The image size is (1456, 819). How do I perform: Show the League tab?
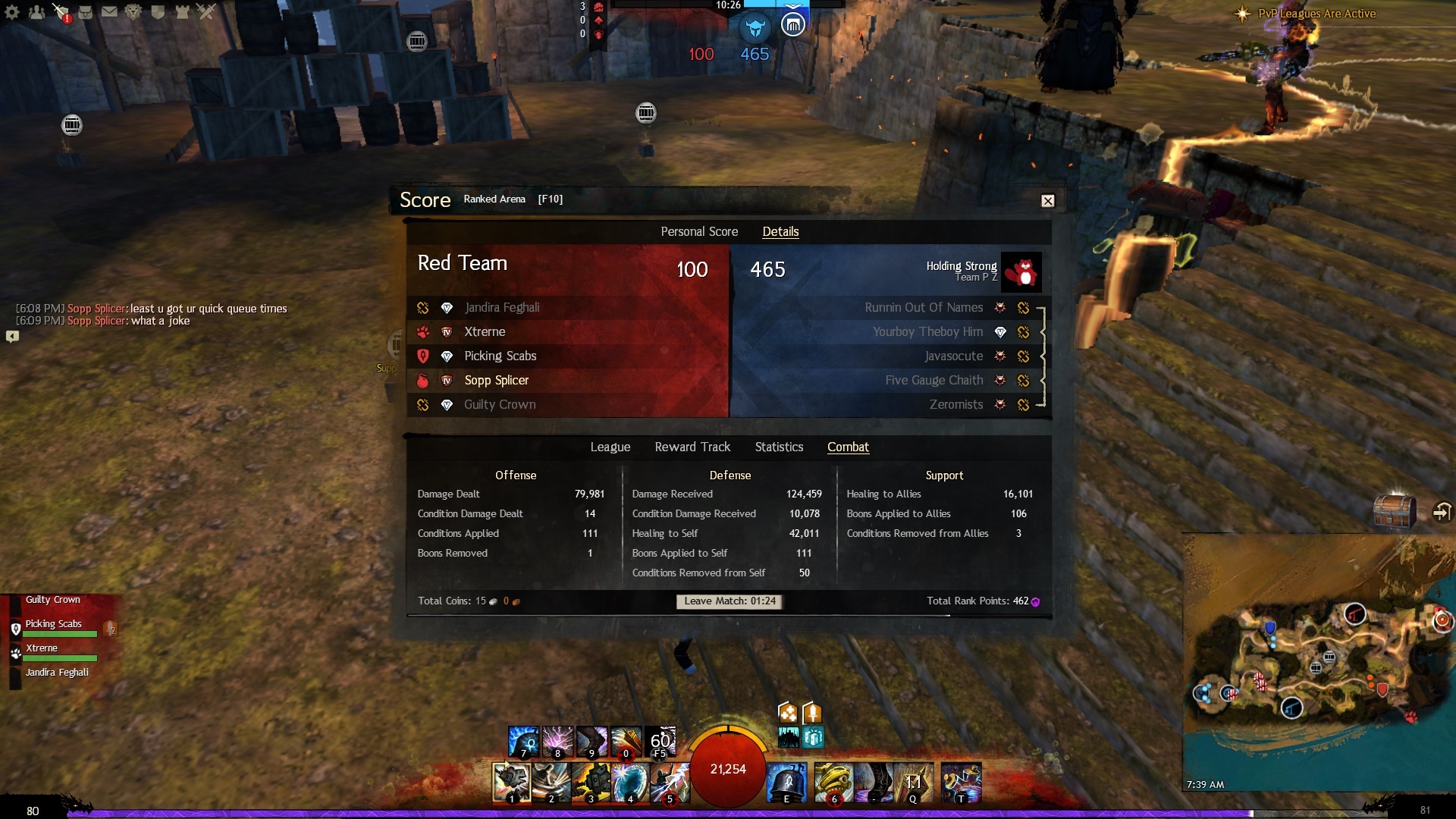[610, 447]
